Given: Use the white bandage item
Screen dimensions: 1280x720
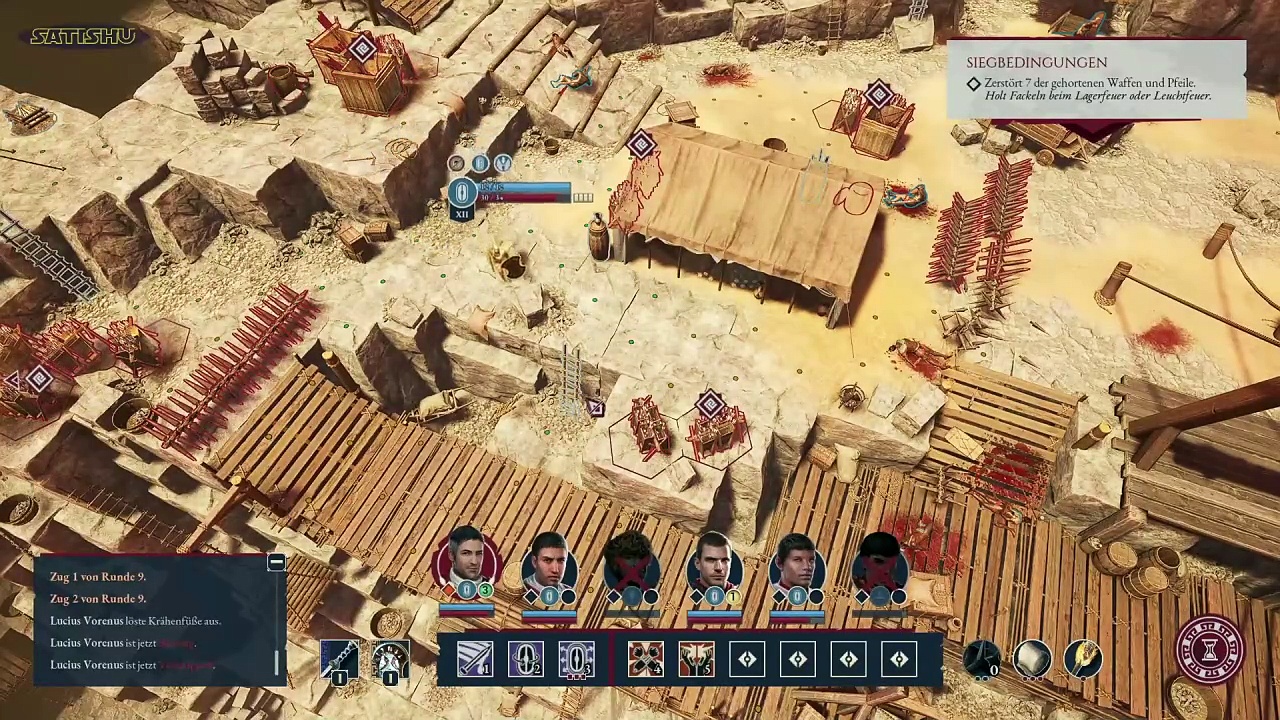Looking at the screenshot, I should [x=1032, y=659].
